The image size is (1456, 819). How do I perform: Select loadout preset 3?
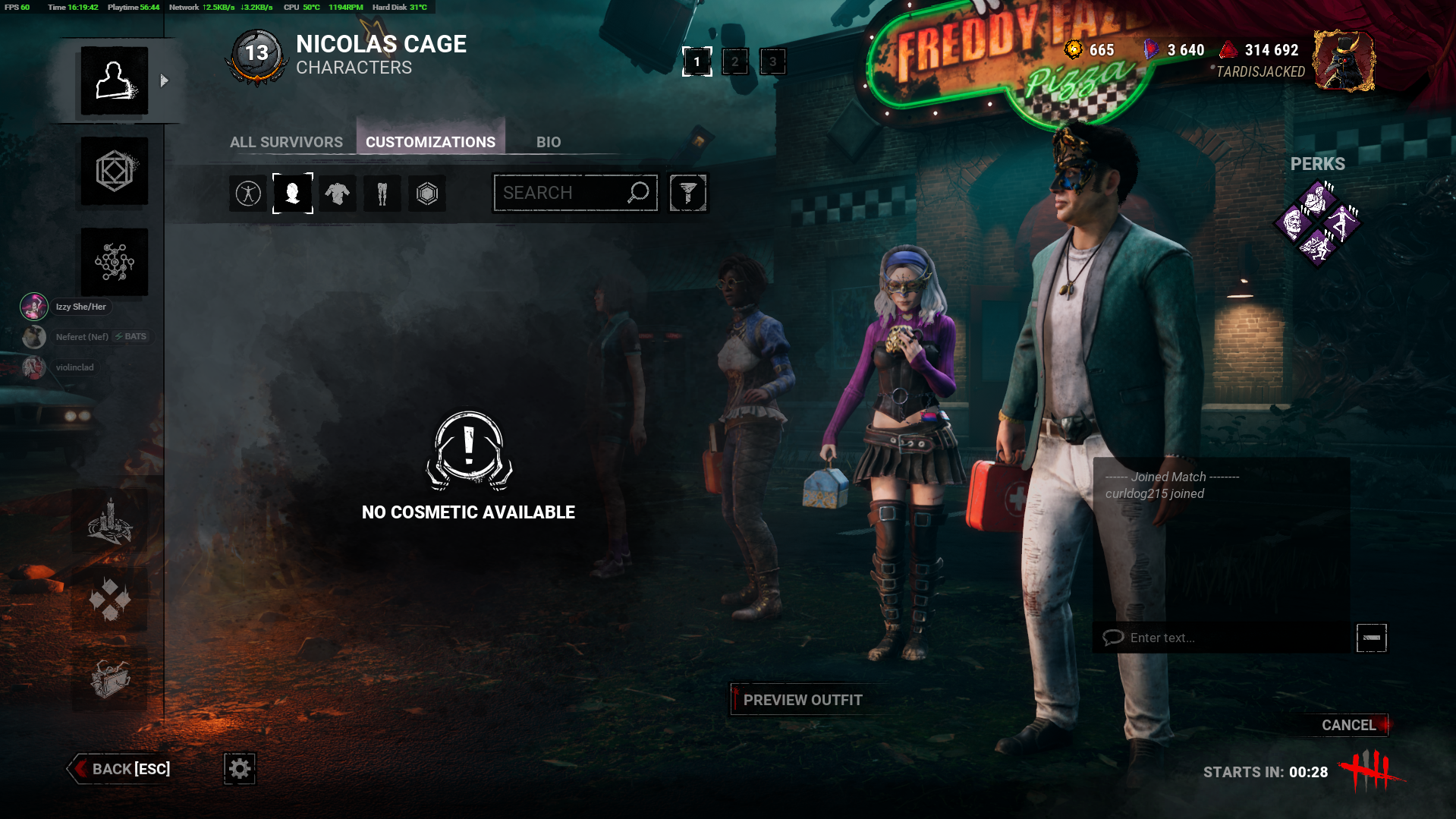[x=772, y=61]
